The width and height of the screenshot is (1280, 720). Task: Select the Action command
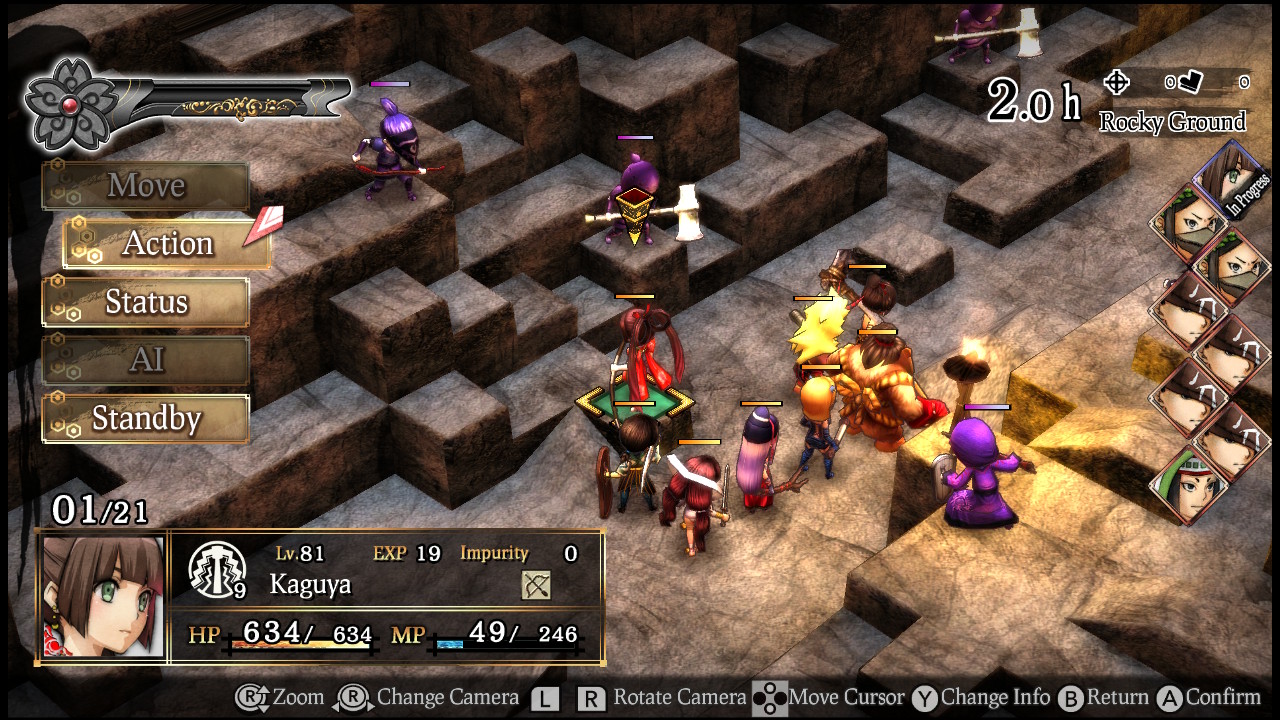point(168,243)
